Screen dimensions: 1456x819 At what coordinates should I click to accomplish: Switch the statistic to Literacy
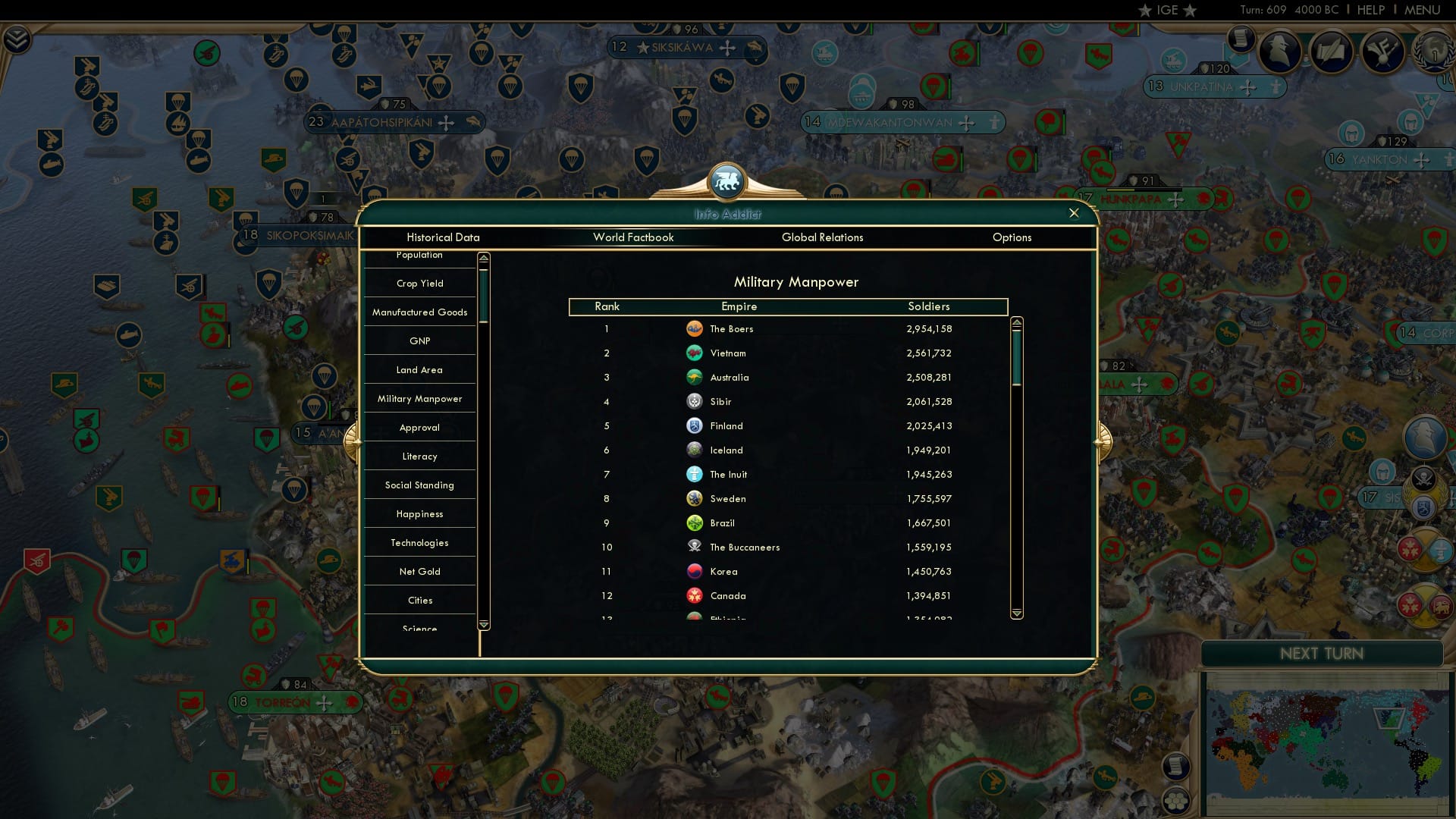tap(419, 456)
